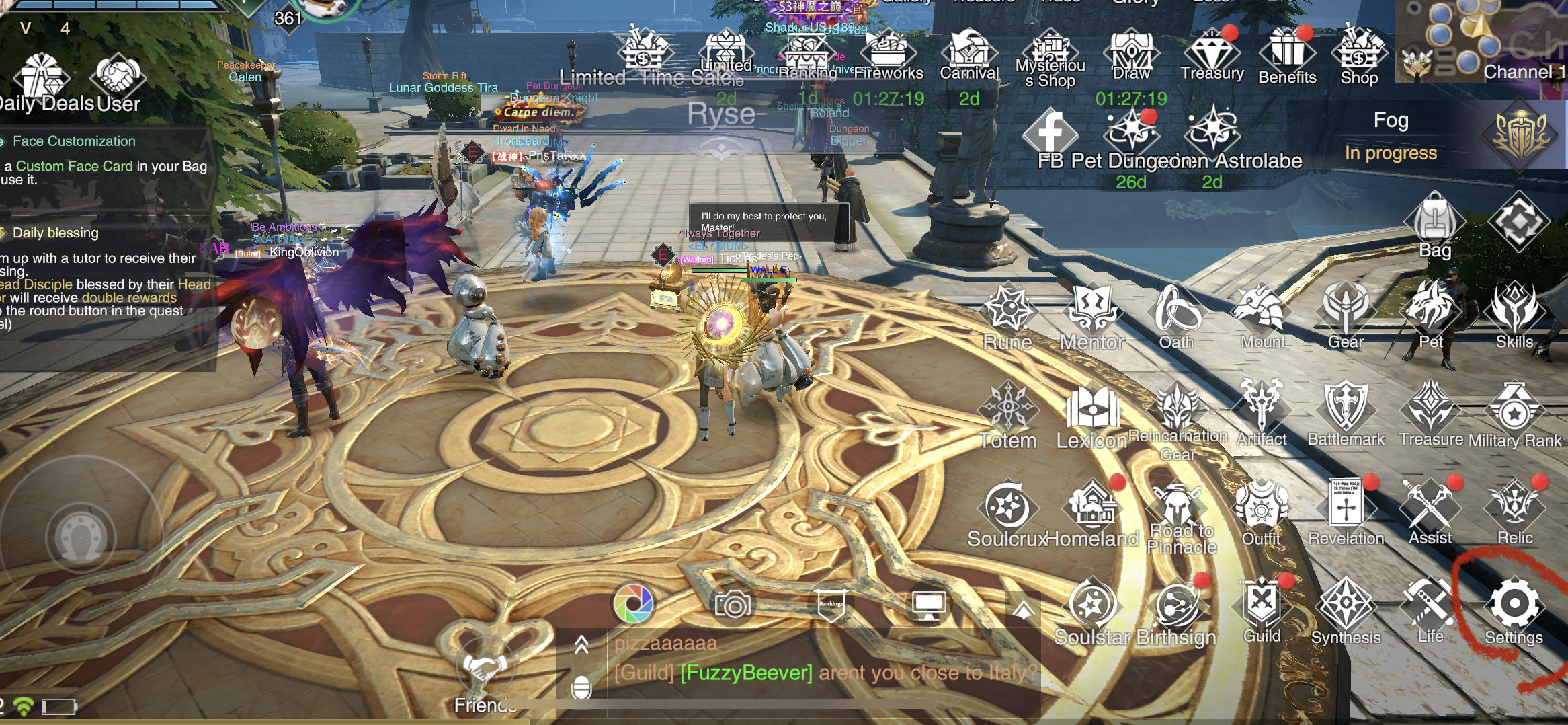Select the Gear menu icon

(x=1346, y=310)
